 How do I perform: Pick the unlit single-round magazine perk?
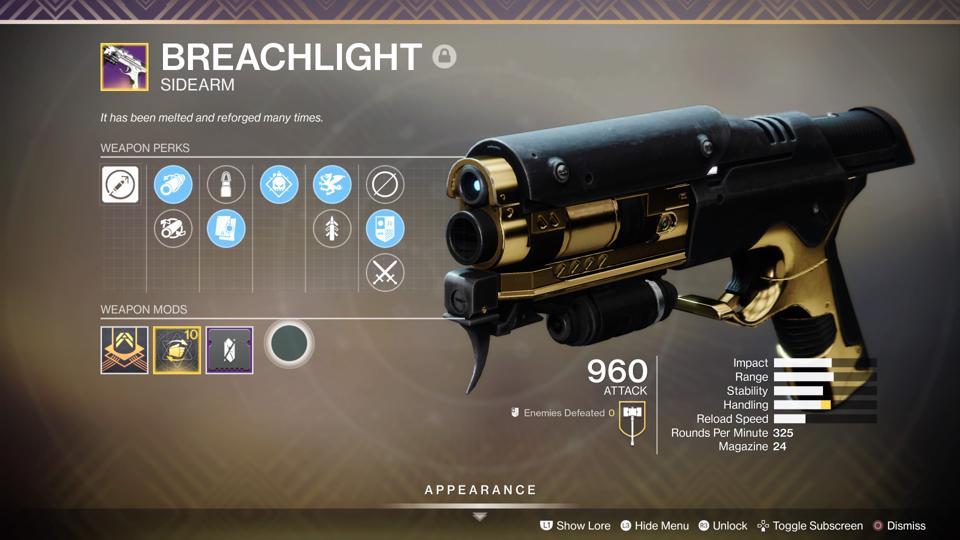coord(226,185)
